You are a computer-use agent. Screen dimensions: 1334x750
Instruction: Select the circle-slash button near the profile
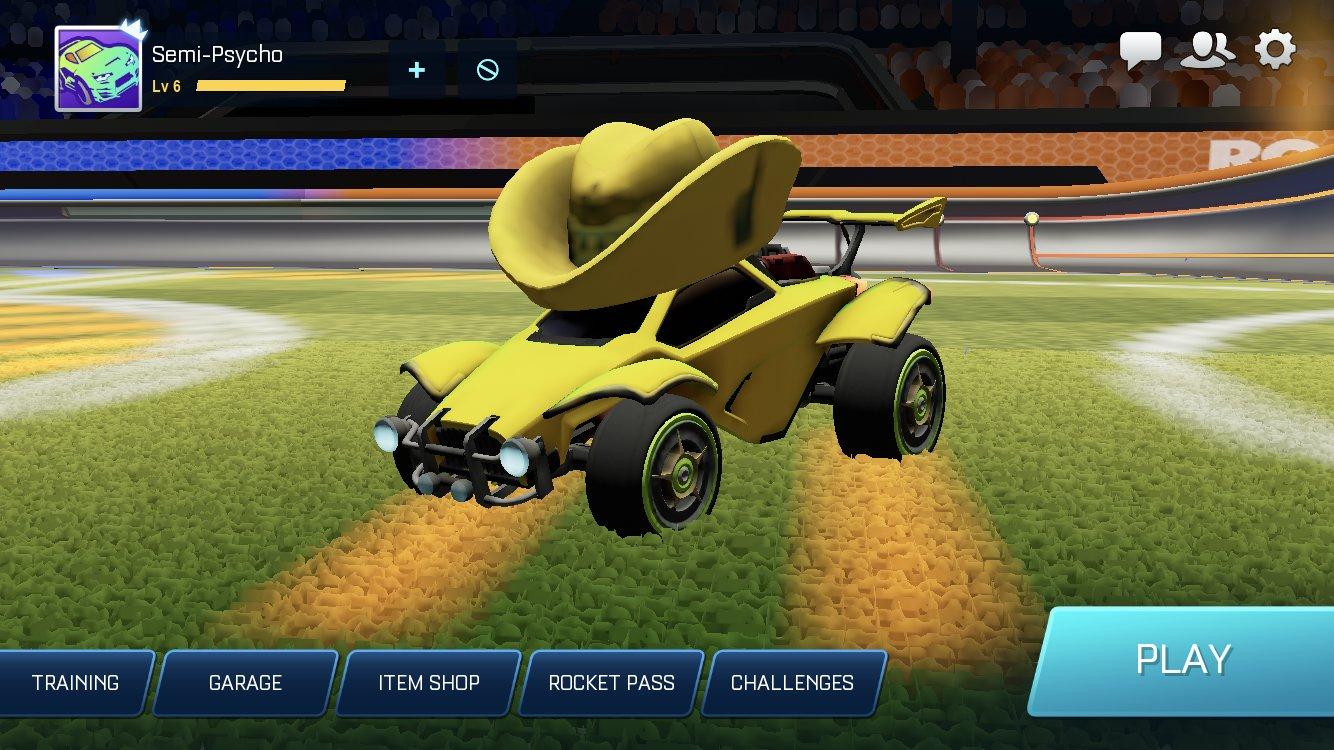[487, 70]
